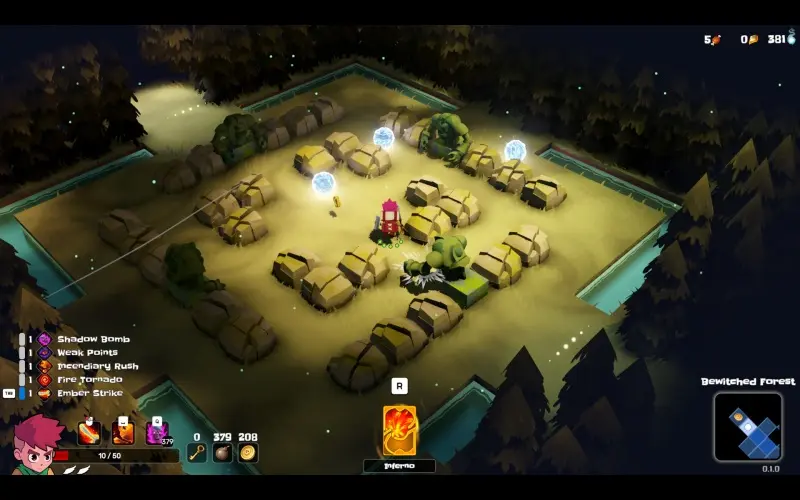The image size is (800, 500).
Task: Select Ember Strike in the skill list
Action: pyautogui.click(x=89, y=393)
